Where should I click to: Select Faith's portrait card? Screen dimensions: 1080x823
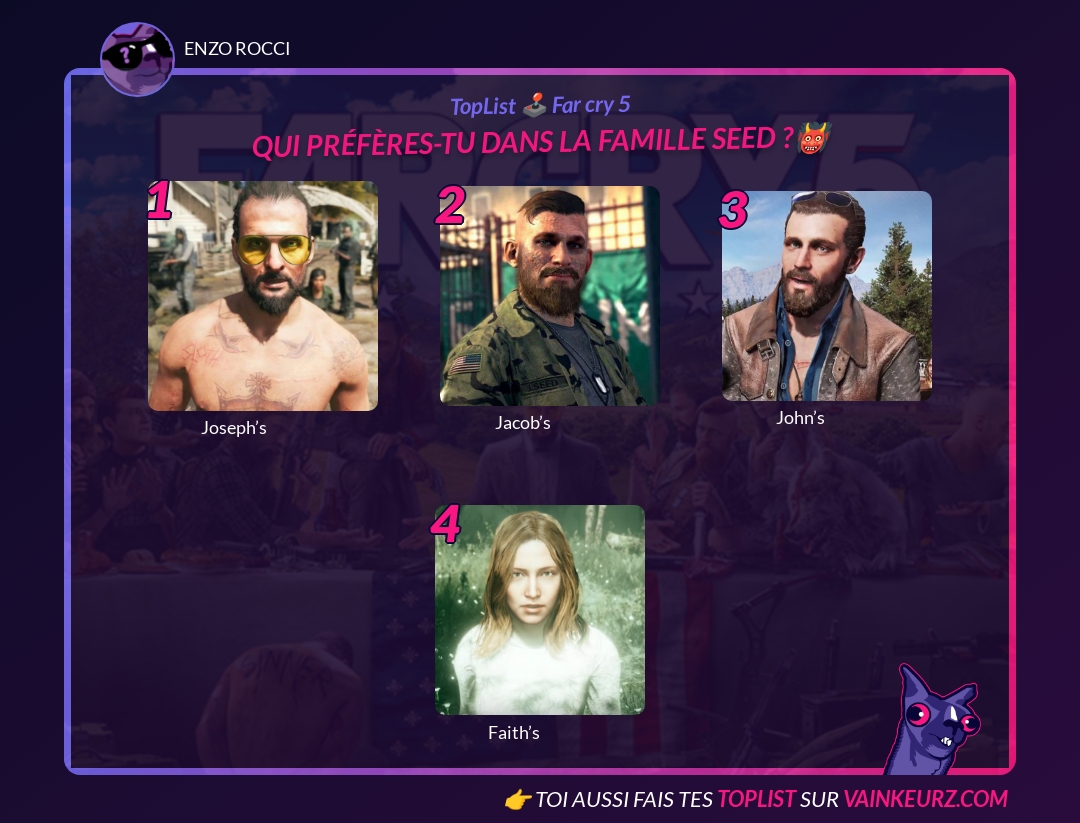click(x=540, y=610)
